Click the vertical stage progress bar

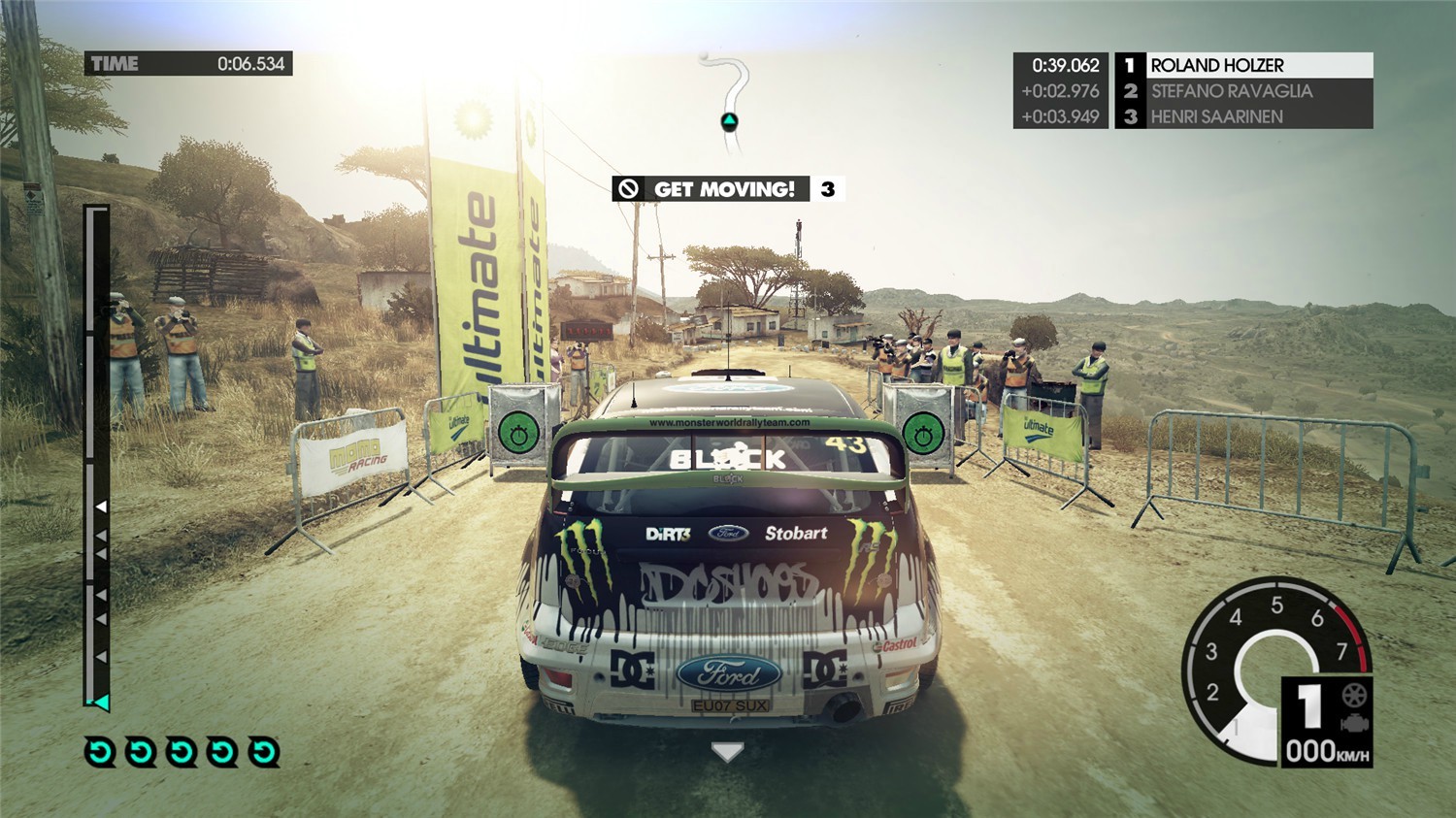click(x=97, y=456)
